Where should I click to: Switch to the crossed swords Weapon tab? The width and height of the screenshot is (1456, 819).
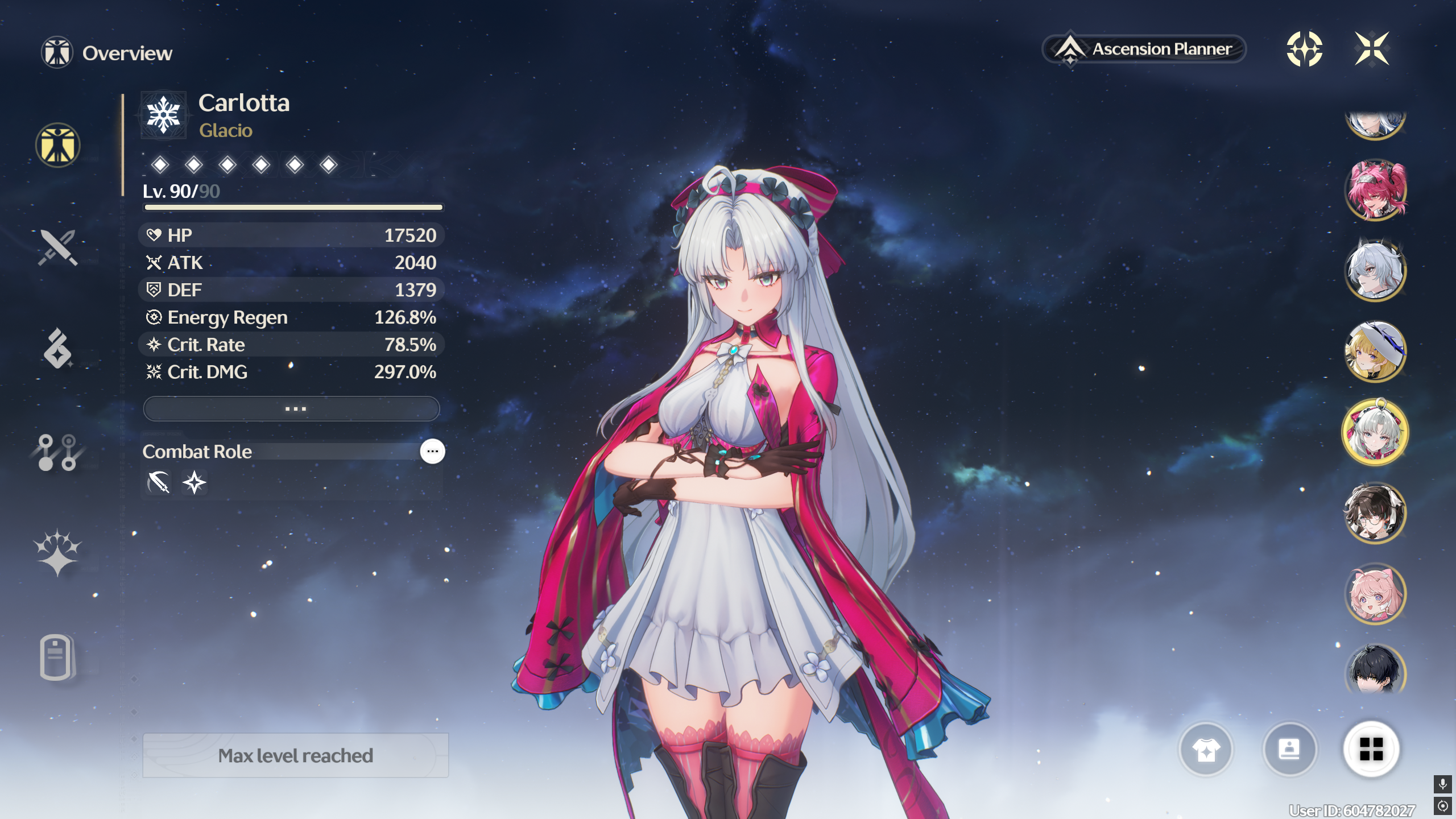point(57,248)
